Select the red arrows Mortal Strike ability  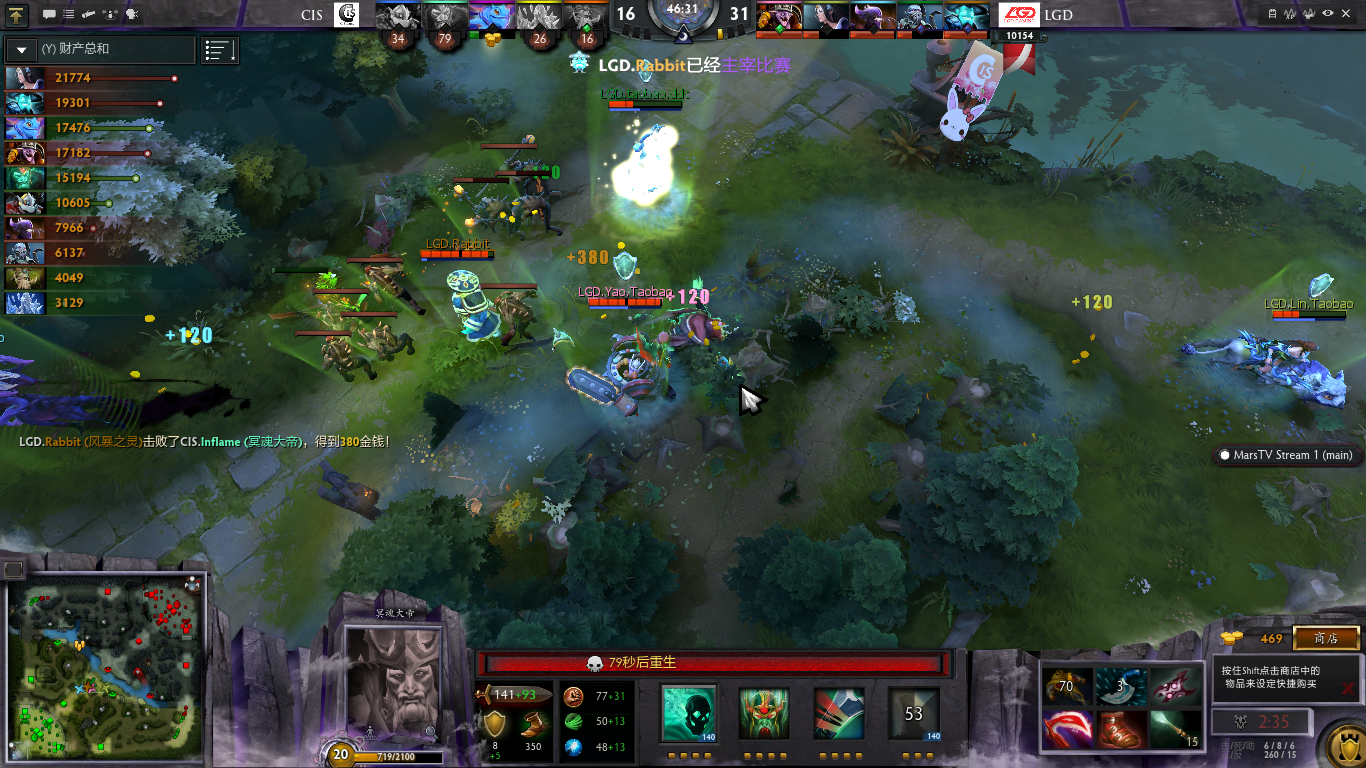838,714
